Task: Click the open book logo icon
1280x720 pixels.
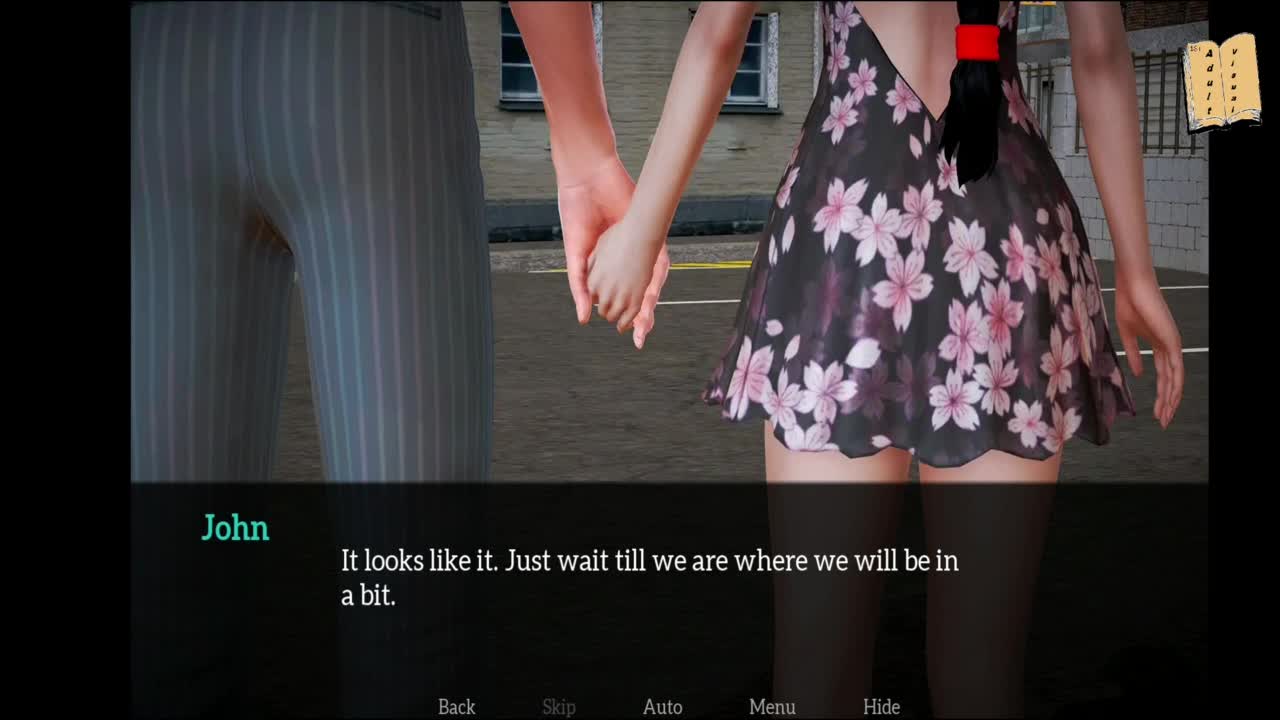Action: [1222, 86]
